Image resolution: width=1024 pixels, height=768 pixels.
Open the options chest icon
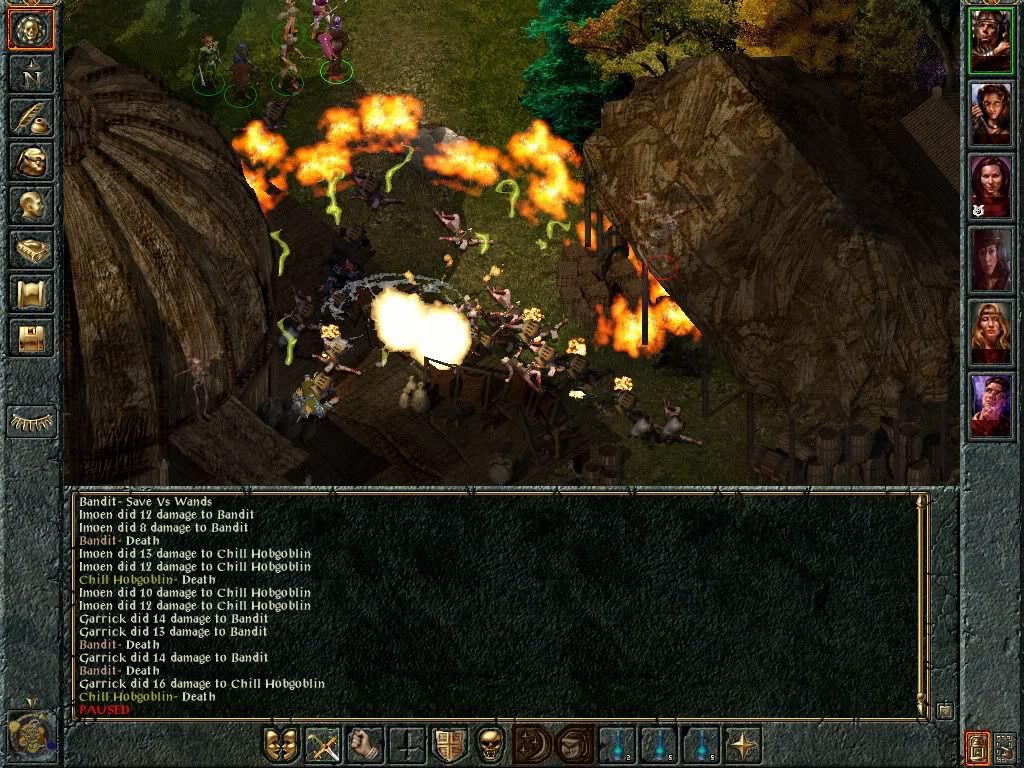pyautogui.click(x=30, y=337)
